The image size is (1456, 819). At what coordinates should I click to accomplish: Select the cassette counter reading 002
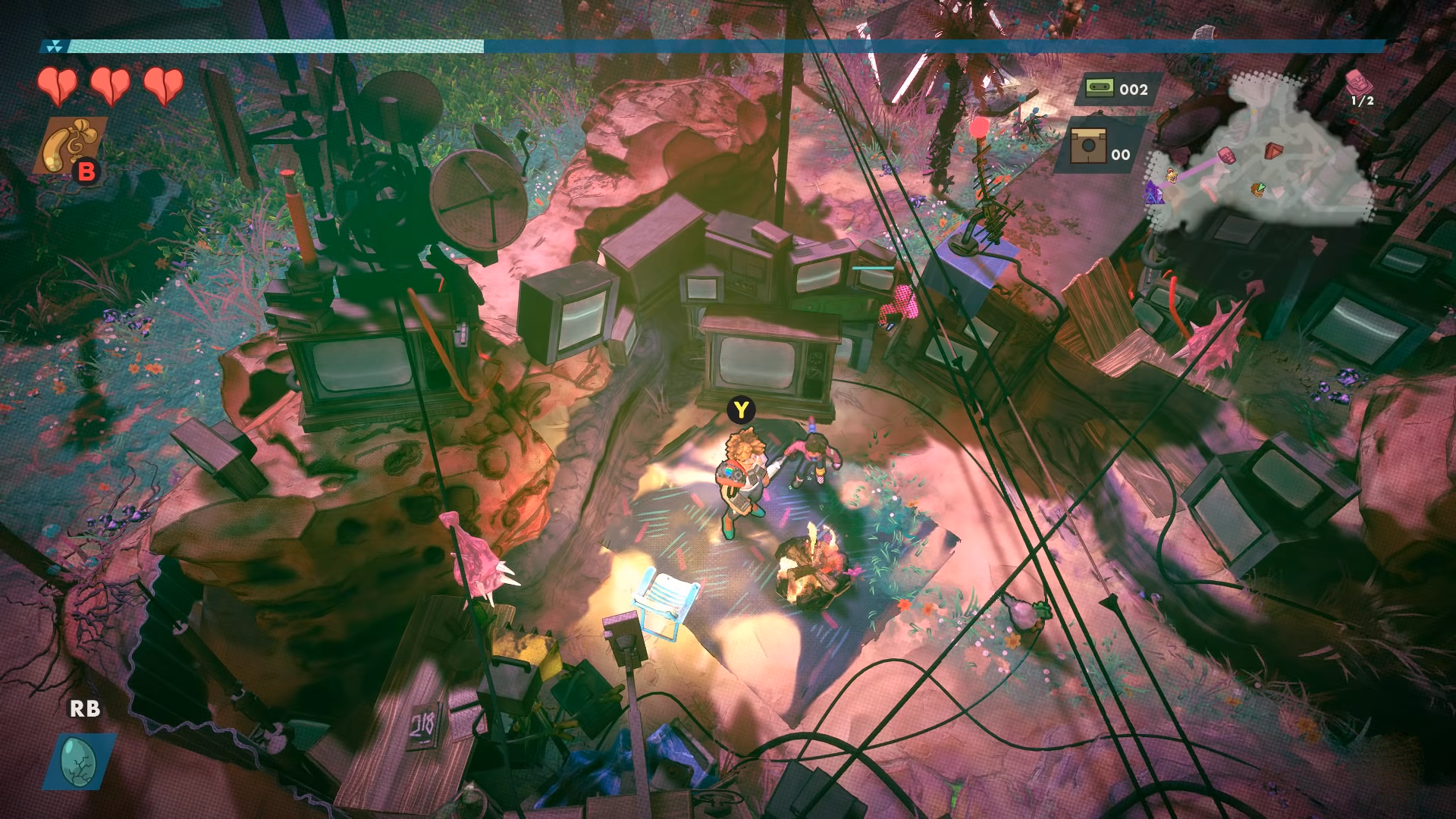pyautogui.click(x=1134, y=89)
